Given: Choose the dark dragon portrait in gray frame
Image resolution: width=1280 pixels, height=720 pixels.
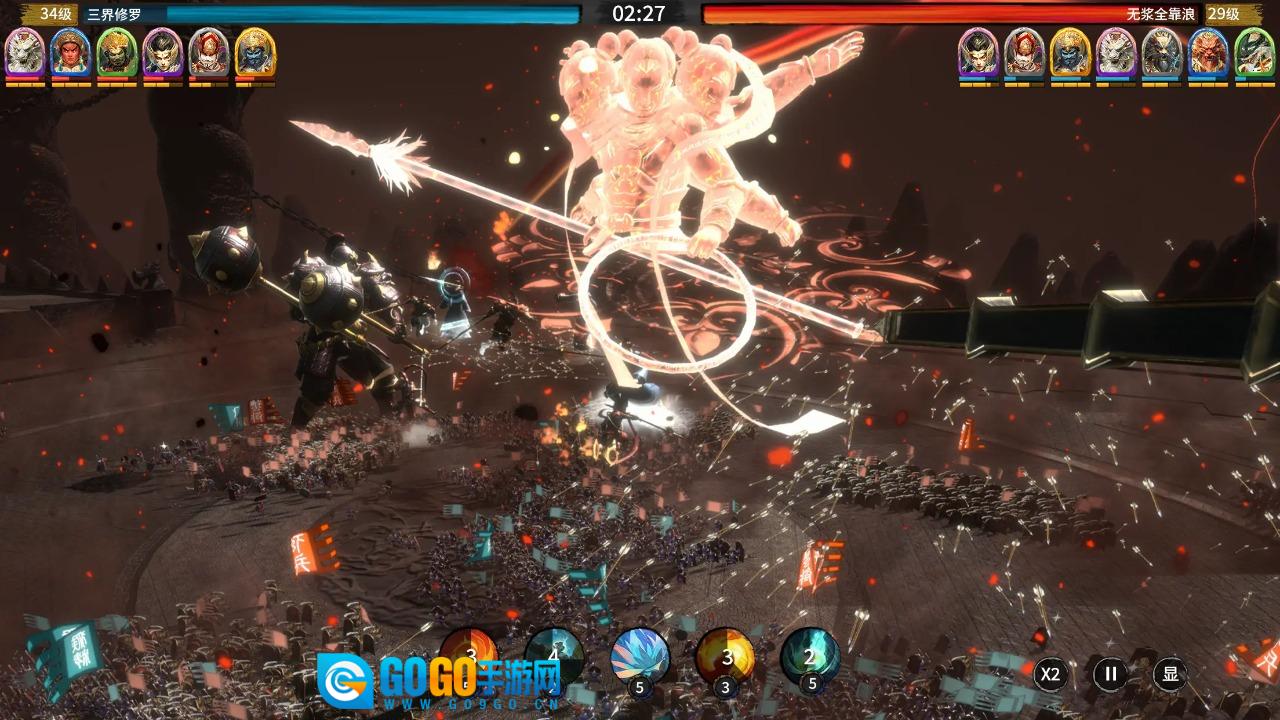Looking at the screenshot, I should [1162, 52].
